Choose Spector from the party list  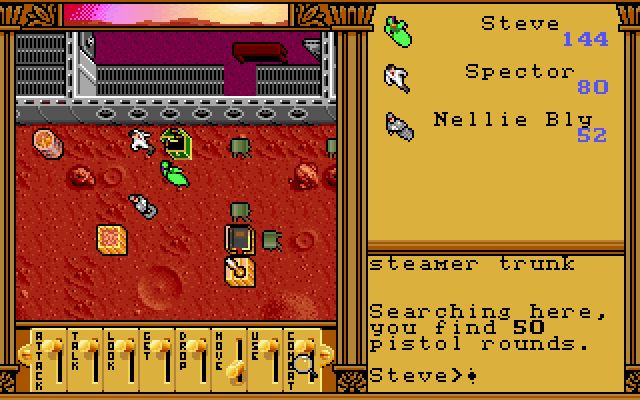click(x=519, y=72)
